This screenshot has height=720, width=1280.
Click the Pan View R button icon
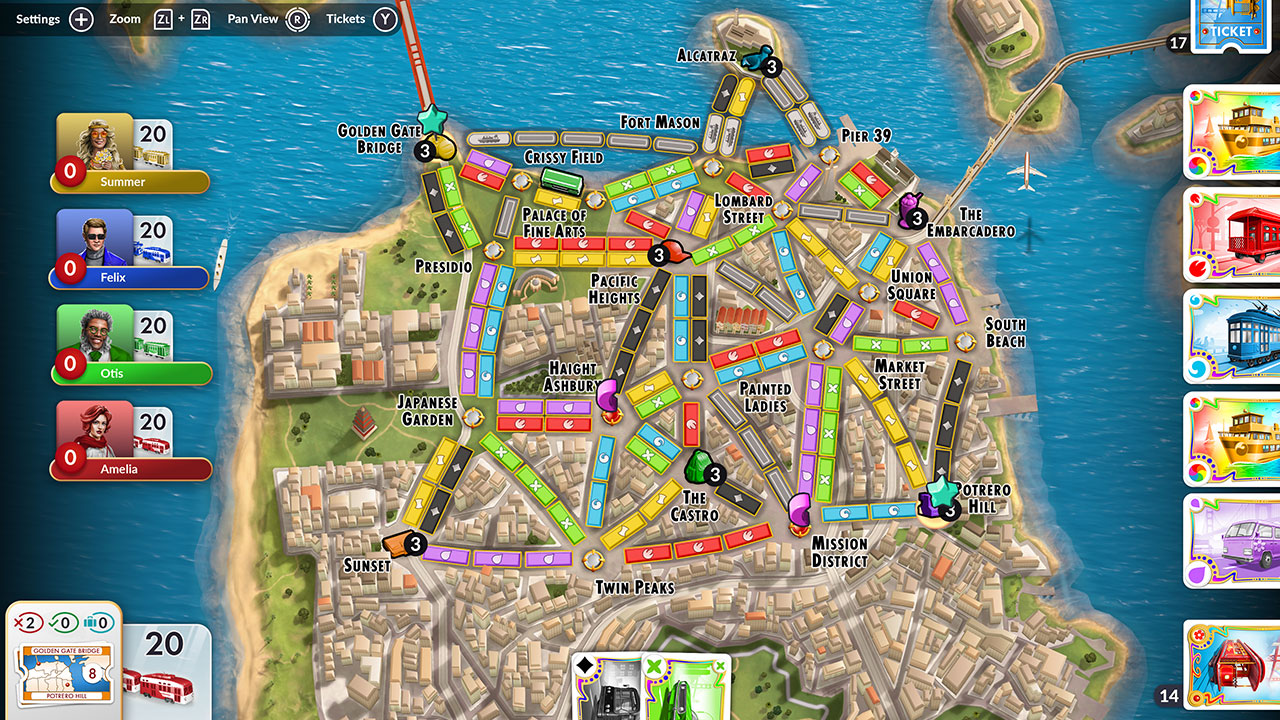point(298,17)
